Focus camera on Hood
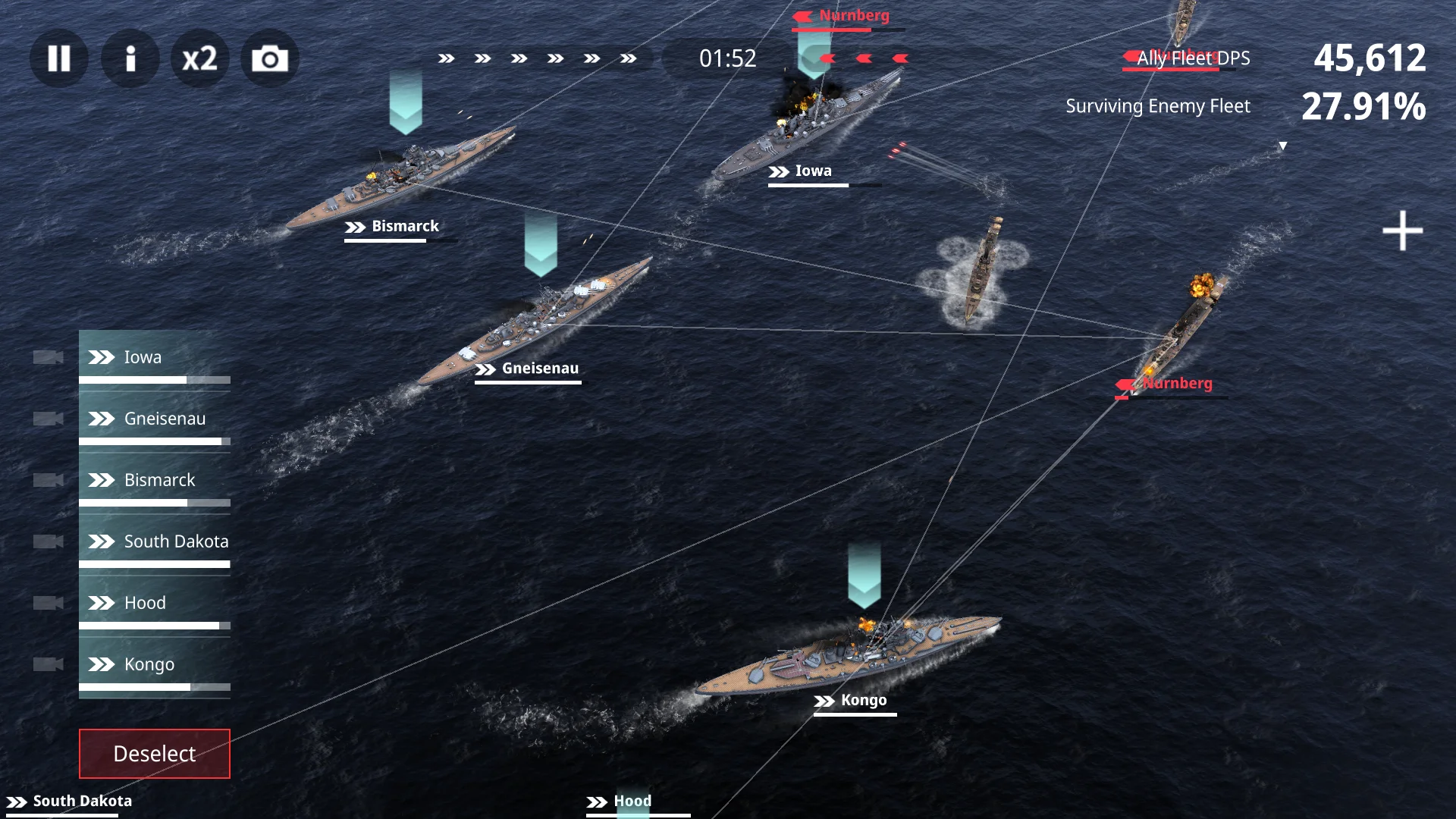 point(48,603)
